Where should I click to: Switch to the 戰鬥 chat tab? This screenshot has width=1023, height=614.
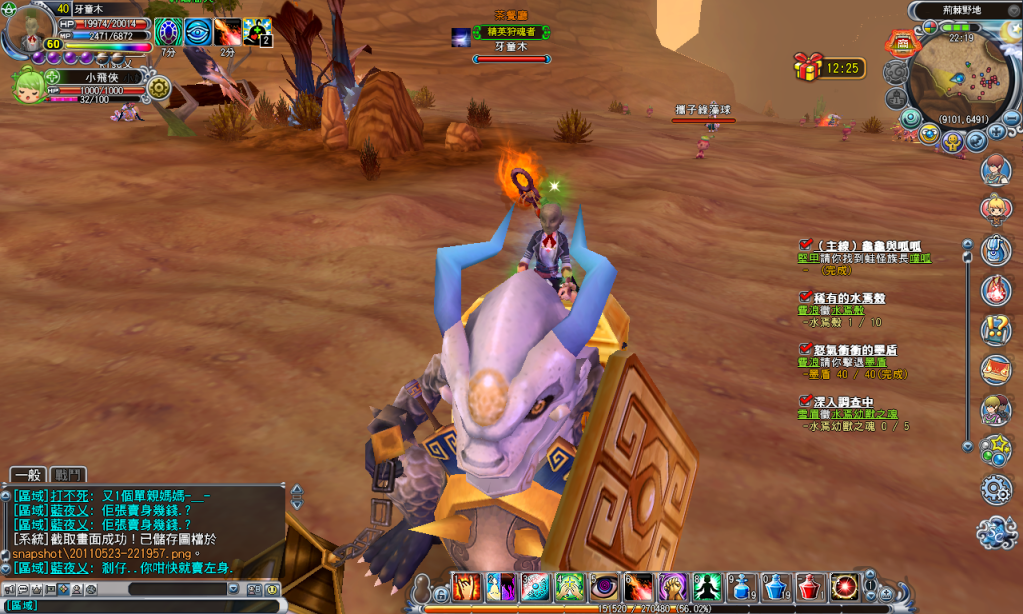pyautogui.click(x=69, y=475)
